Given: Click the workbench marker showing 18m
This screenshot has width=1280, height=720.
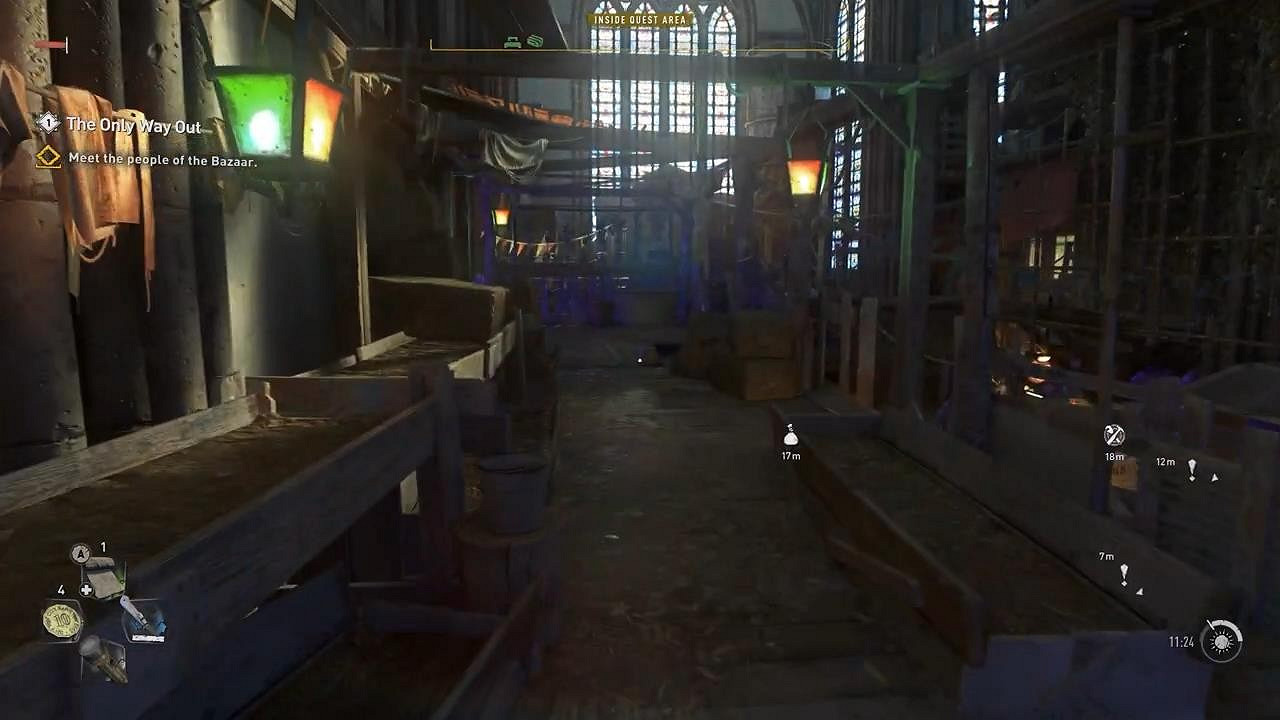Looking at the screenshot, I should click(1113, 436).
